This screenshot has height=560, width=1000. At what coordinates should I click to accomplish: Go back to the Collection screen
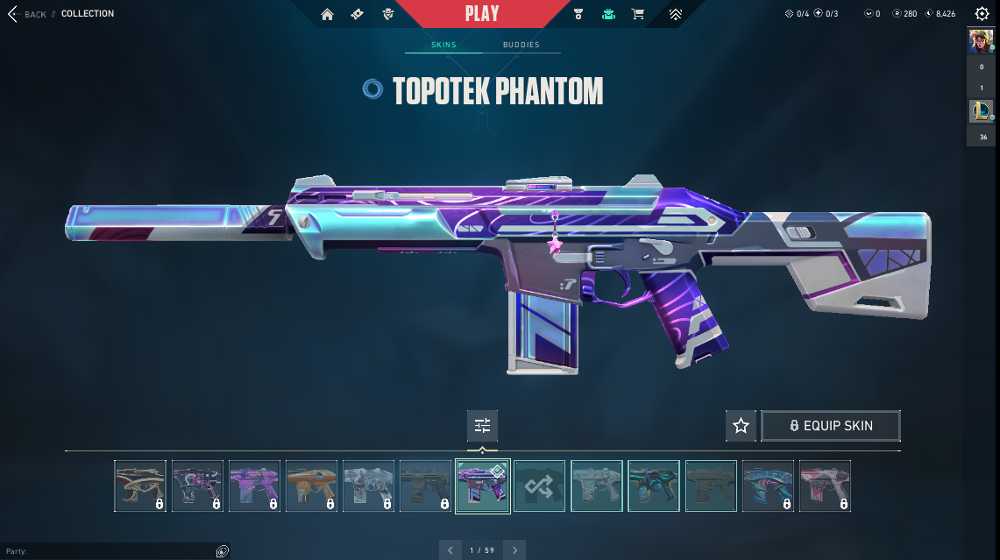[28, 14]
